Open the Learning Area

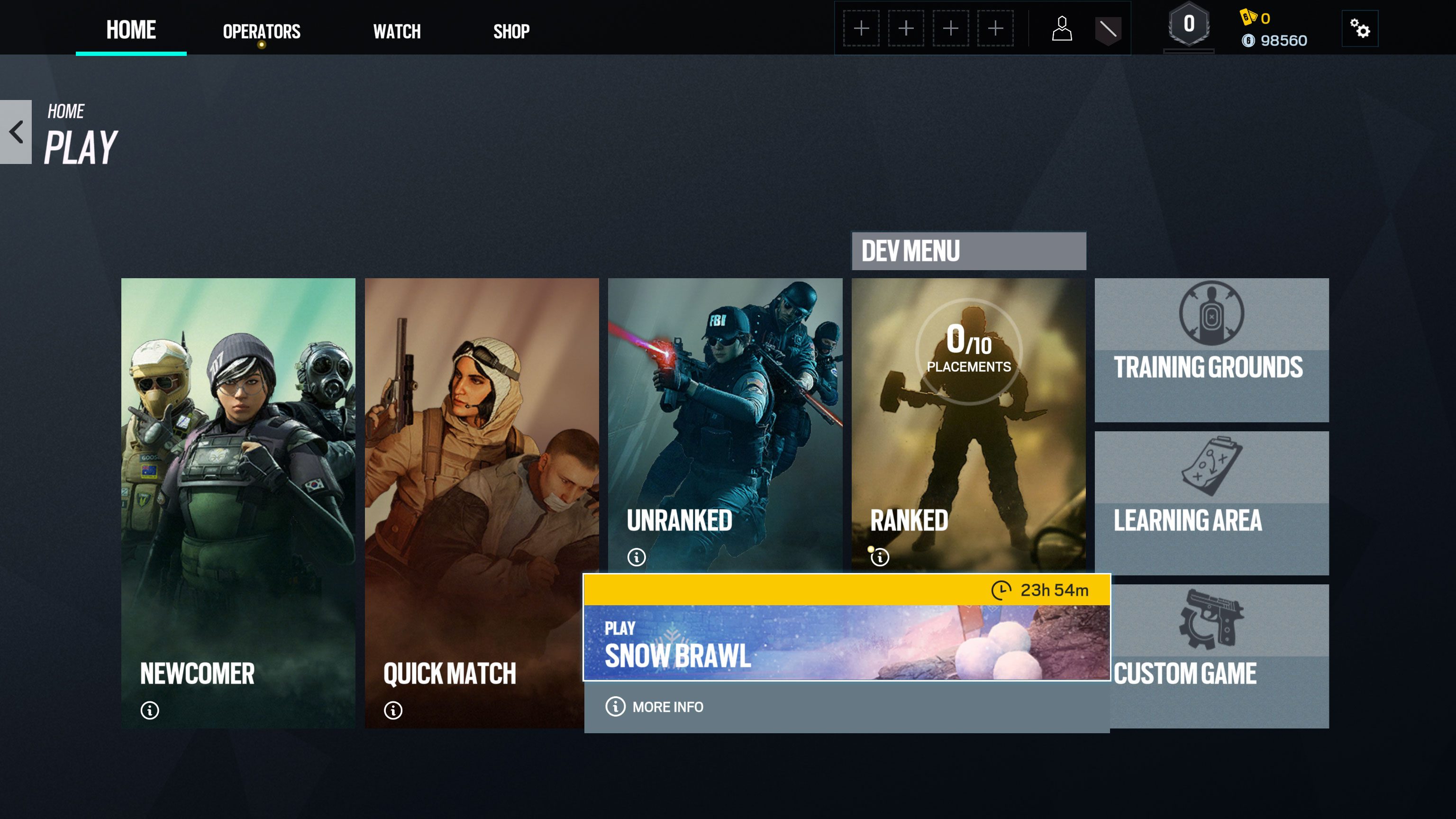pyautogui.click(x=1211, y=503)
